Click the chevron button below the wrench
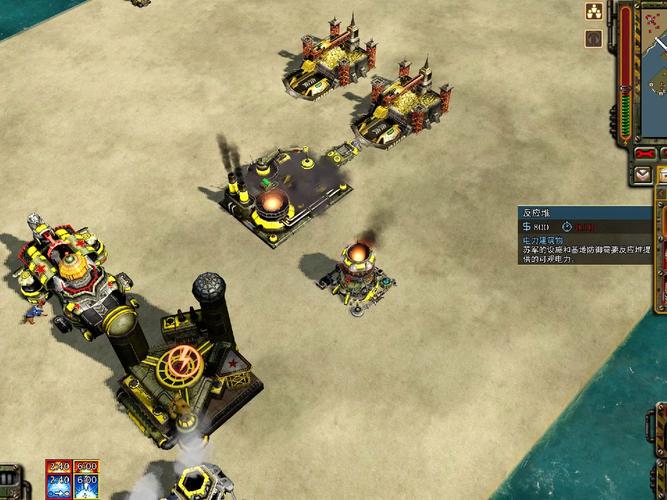Image resolution: width=667 pixels, height=500 pixels. [643, 174]
